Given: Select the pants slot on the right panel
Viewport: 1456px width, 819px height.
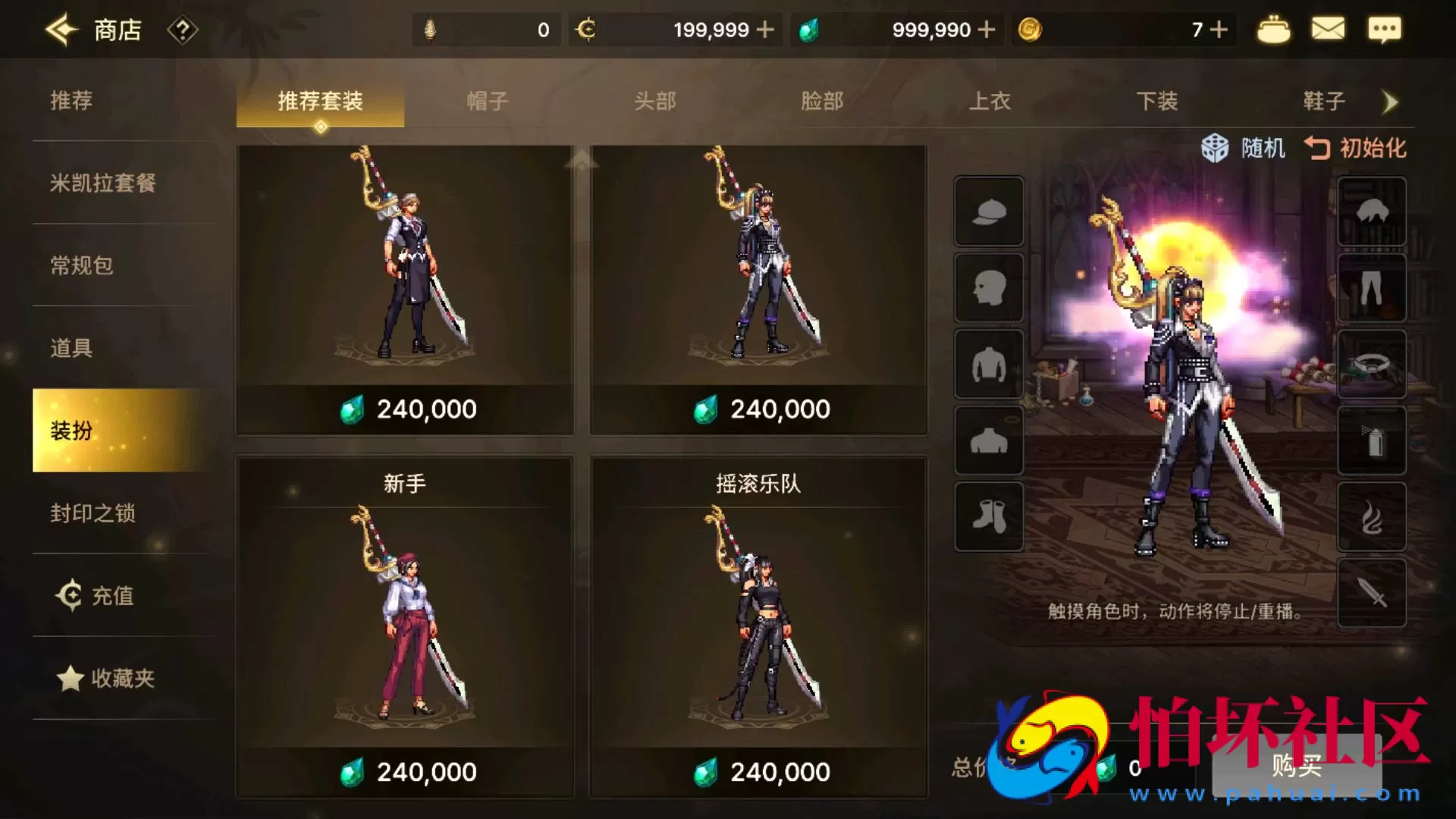Looking at the screenshot, I should click(x=1371, y=289).
